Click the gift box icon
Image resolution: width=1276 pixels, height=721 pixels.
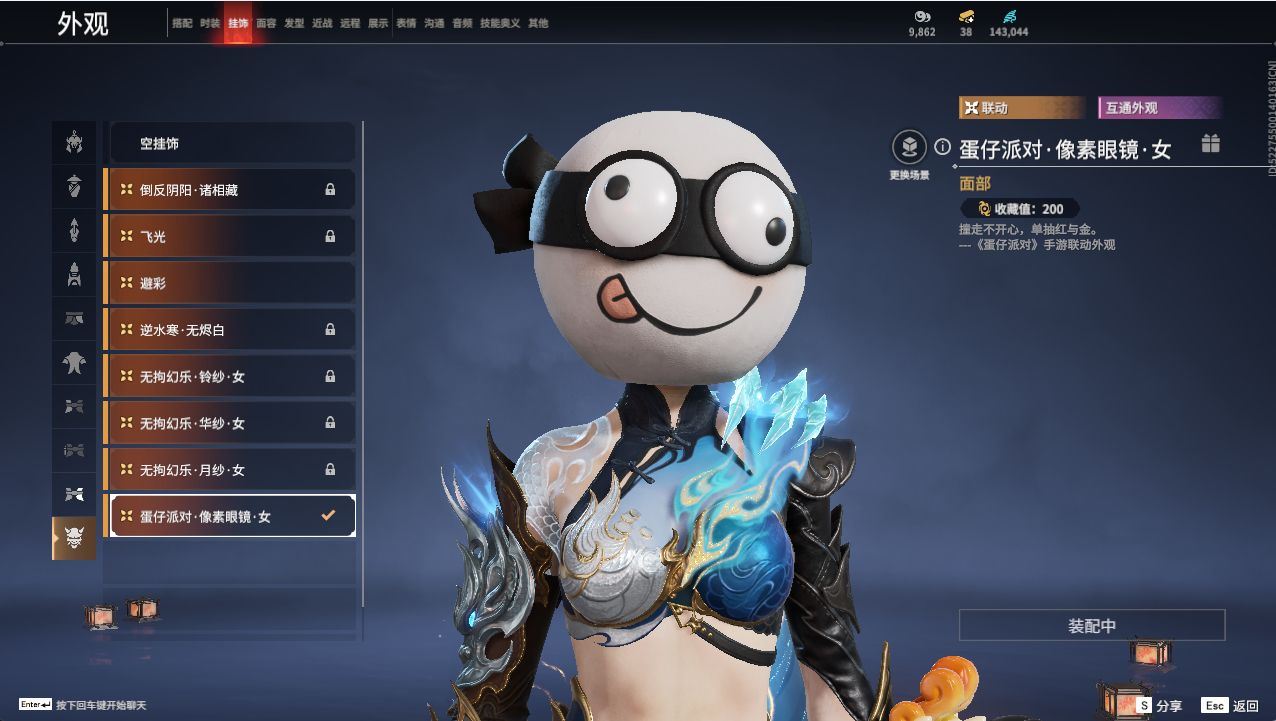(1211, 143)
